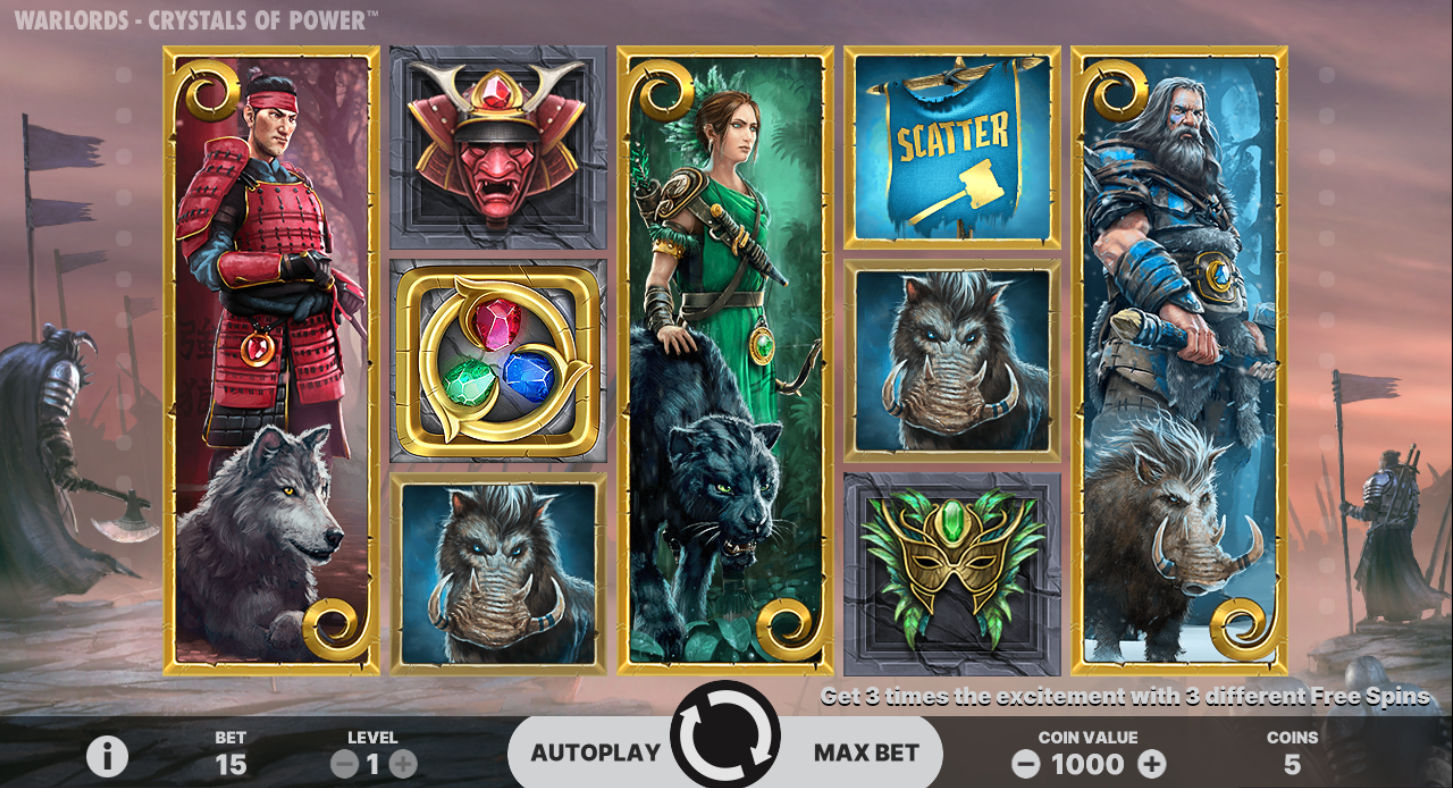
Task: Raise the Coin Value
Action: click(x=1152, y=765)
